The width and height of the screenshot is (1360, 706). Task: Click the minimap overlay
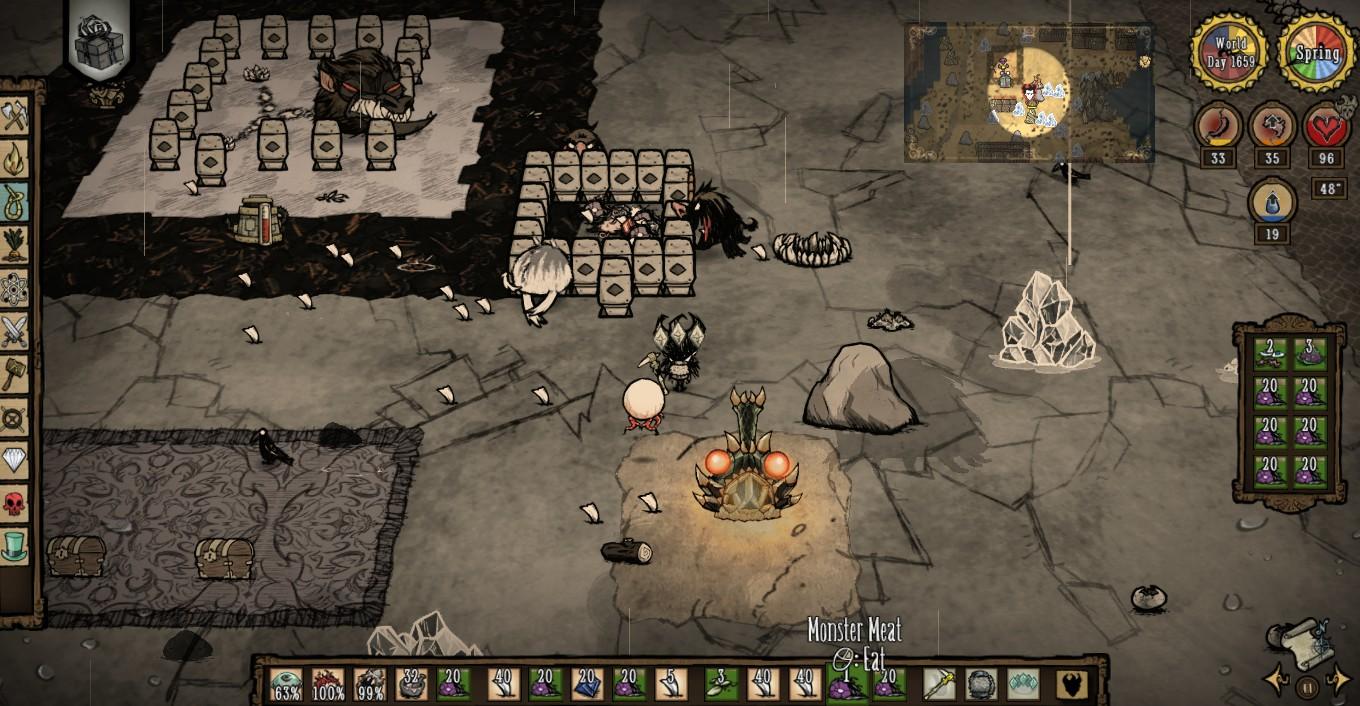pyautogui.click(x=1028, y=92)
